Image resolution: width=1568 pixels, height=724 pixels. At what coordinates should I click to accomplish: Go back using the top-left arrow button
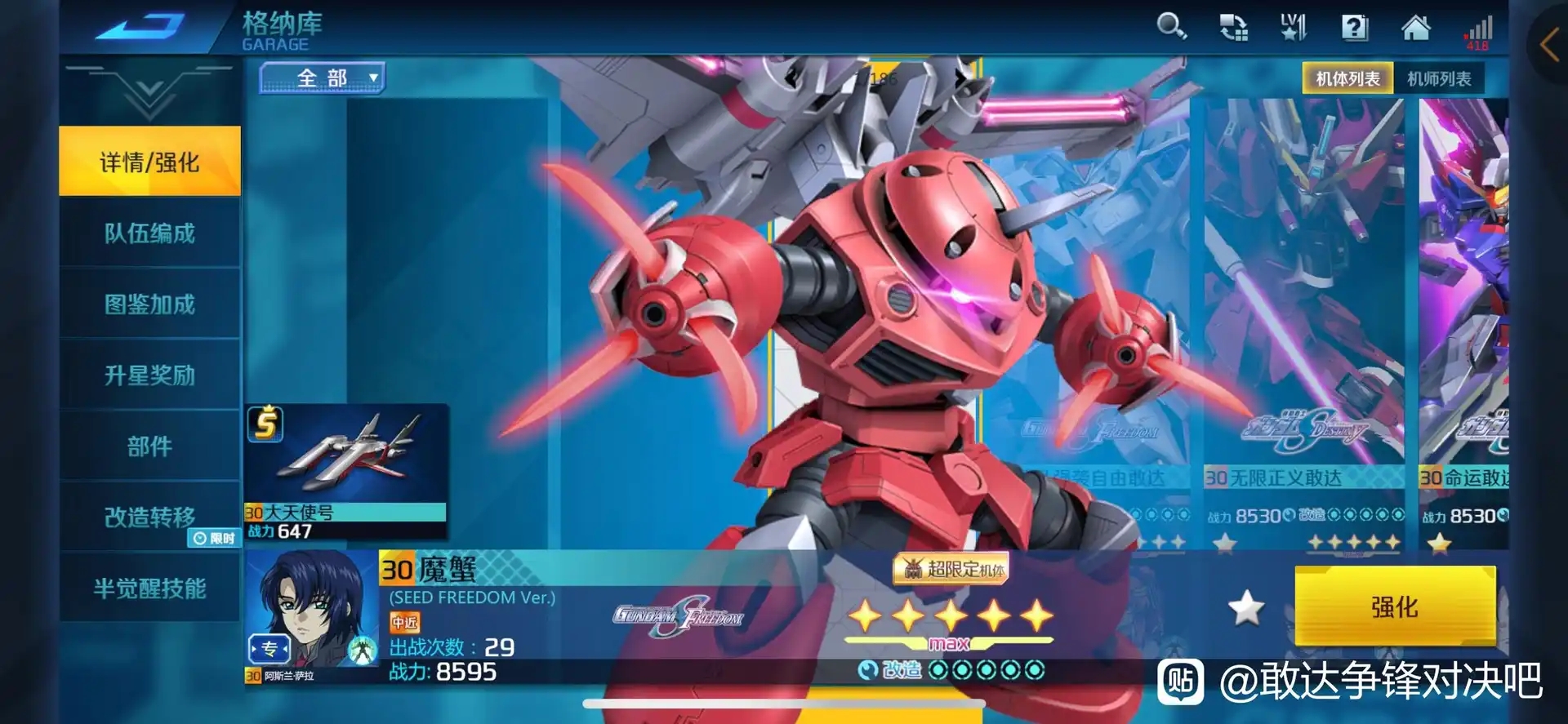point(139,27)
